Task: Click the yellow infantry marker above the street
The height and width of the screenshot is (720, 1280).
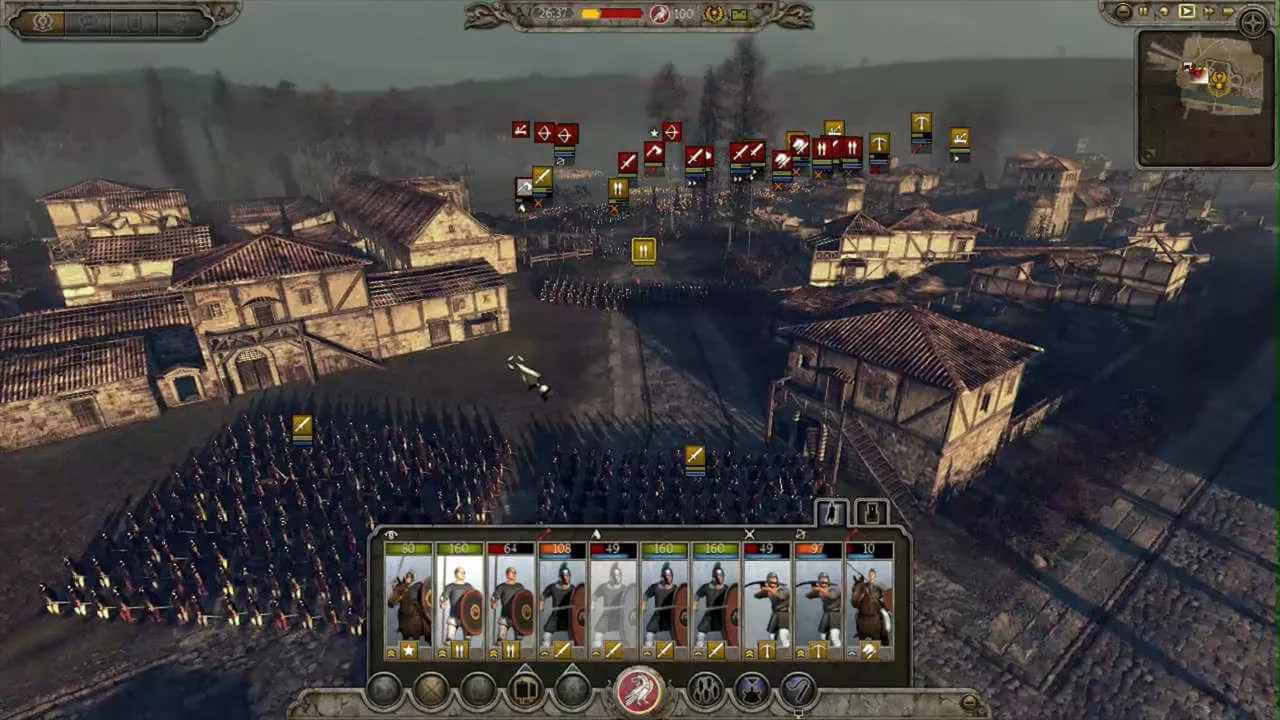Action: point(644,250)
